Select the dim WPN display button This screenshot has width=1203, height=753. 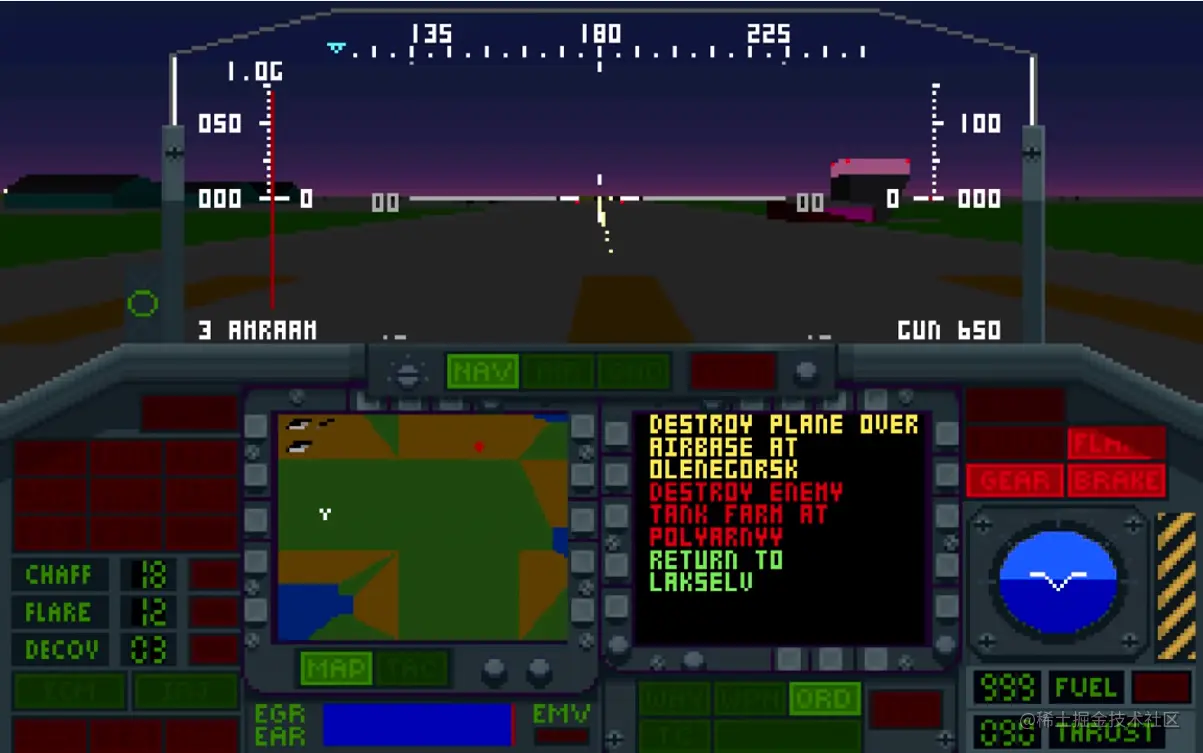pyautogui.click(x=749, y=699)
